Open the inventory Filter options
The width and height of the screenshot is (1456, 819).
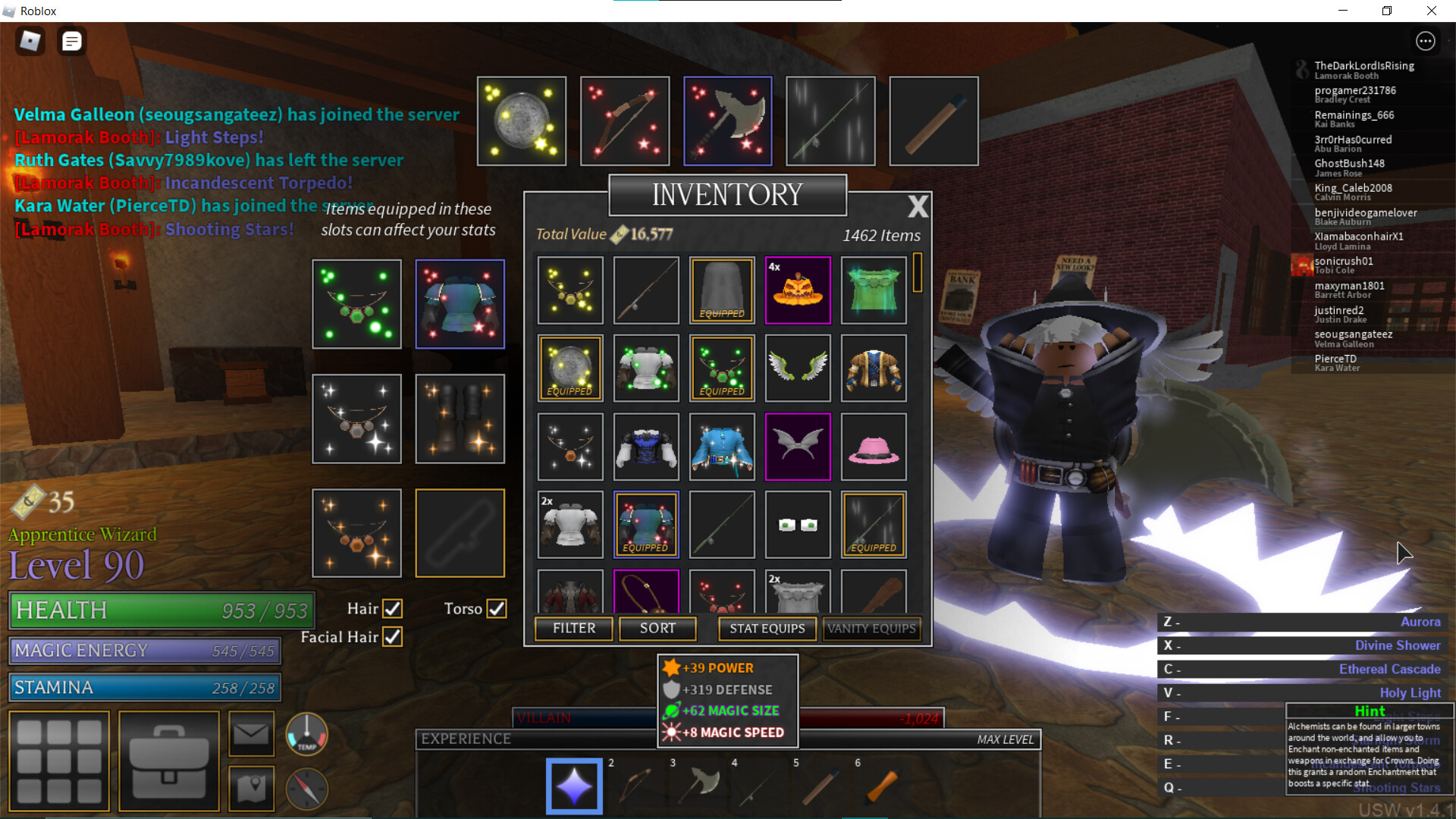tap(573, 629)
